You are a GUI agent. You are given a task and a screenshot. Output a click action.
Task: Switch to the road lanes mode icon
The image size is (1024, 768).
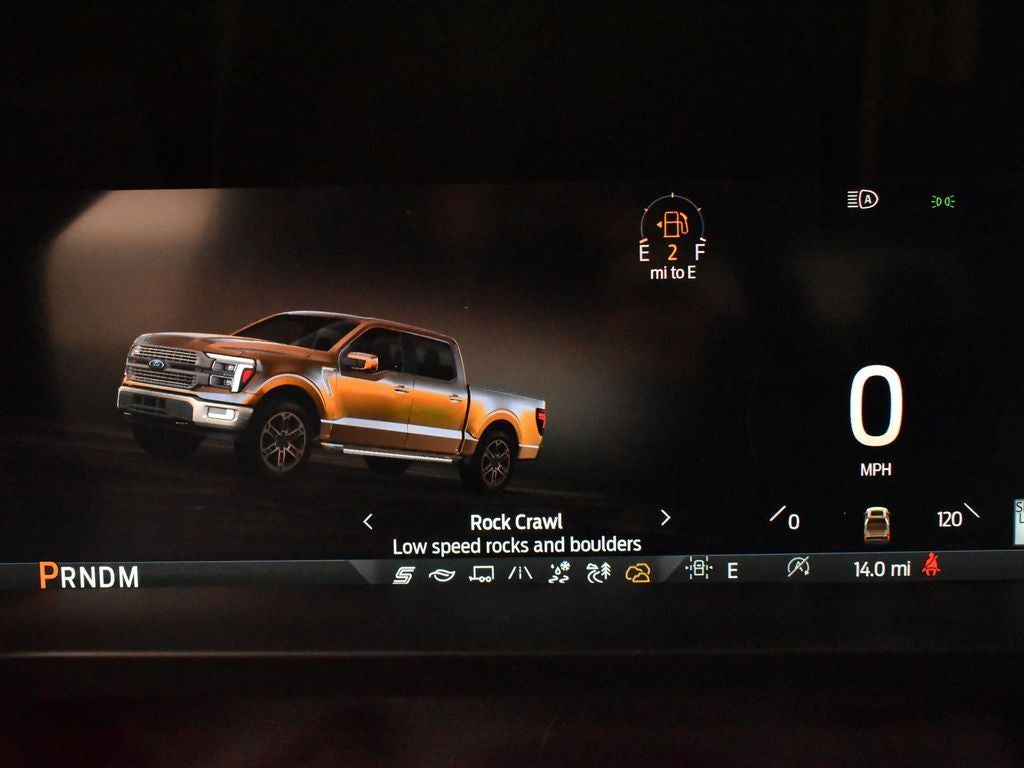click(520, 573)
